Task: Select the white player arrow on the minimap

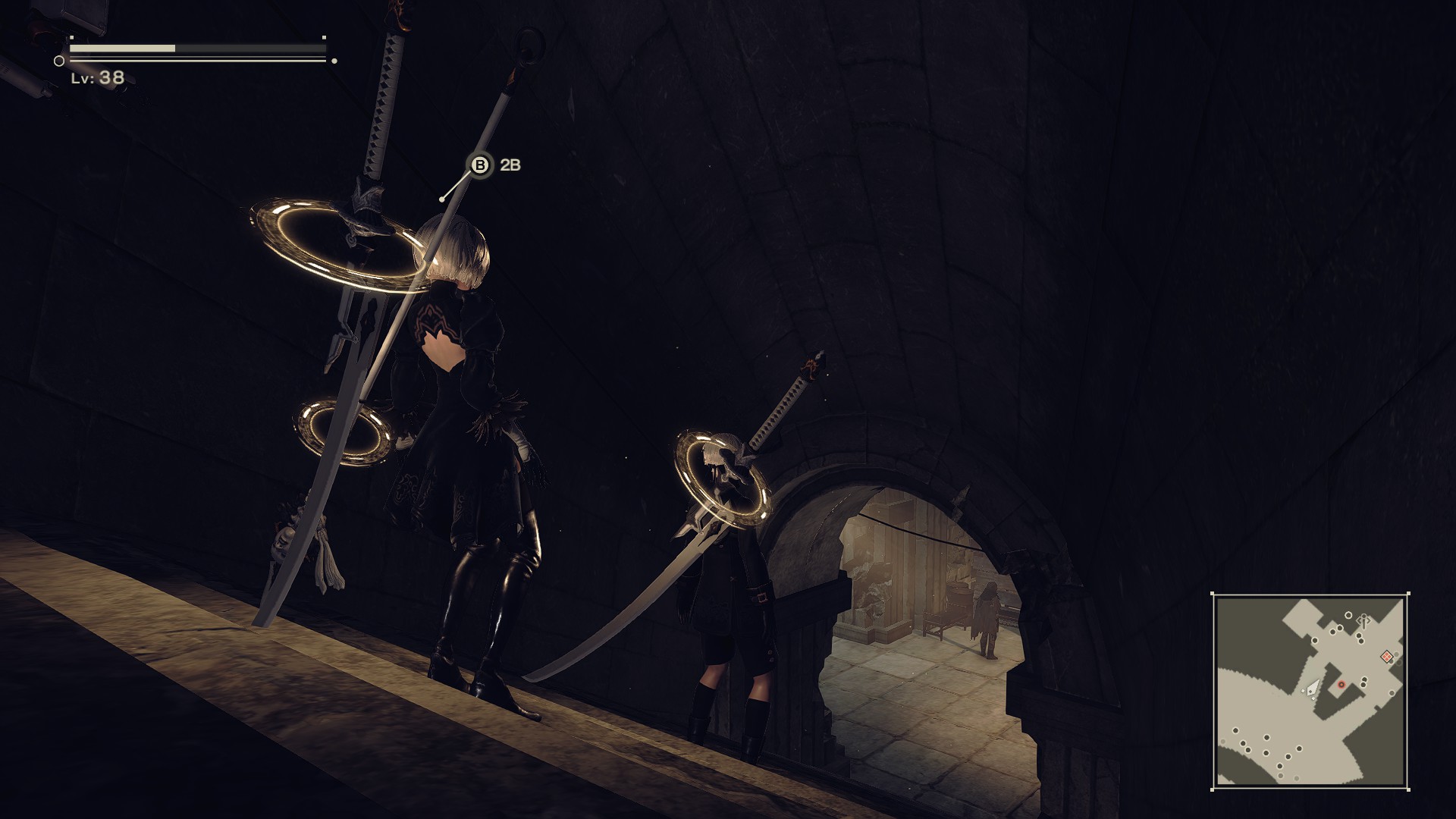Action: coord(1313,689)
